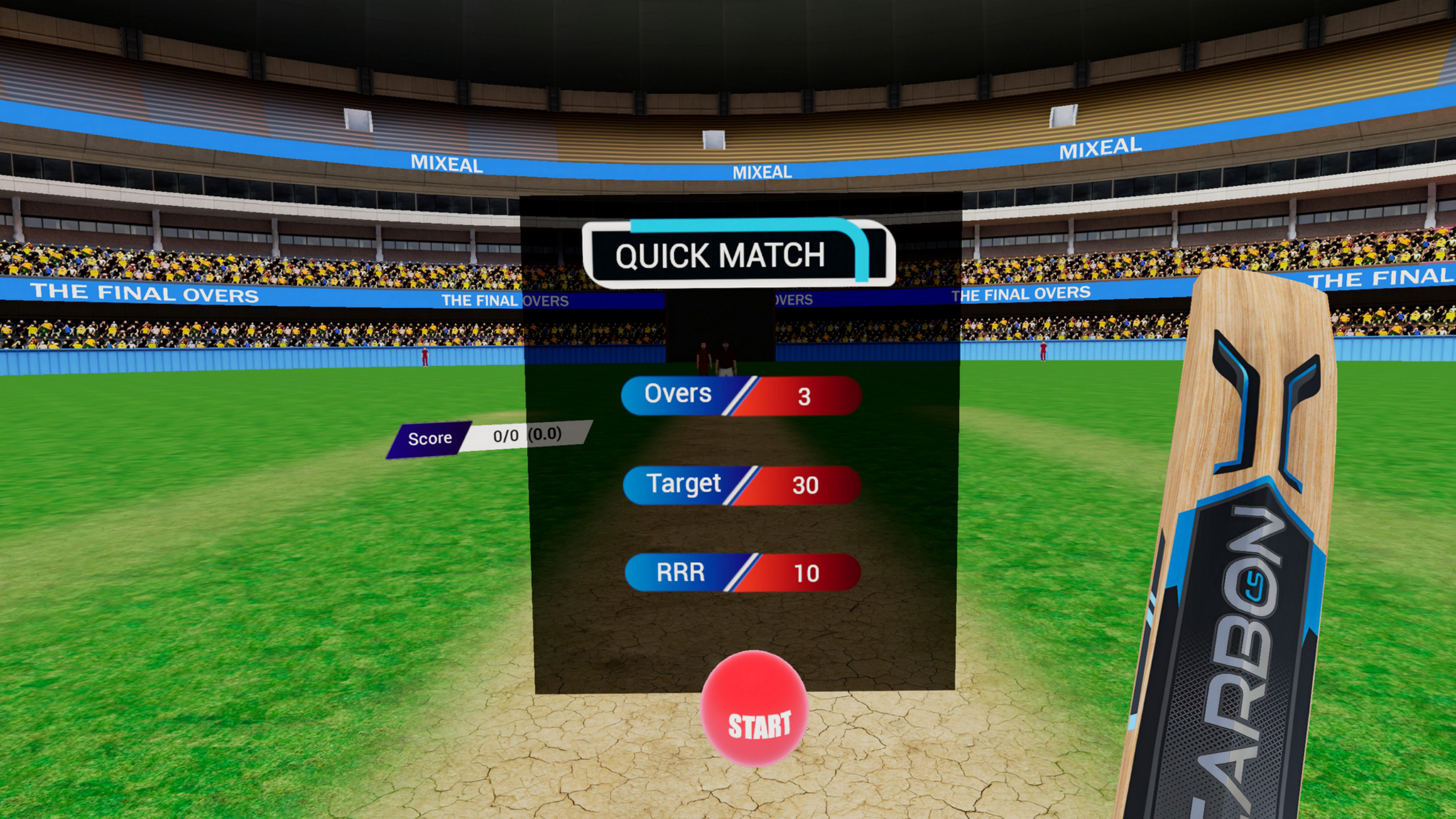1456x819 pixels.
Task: Click the RRR value showing 10
Action: pos(808,573)
